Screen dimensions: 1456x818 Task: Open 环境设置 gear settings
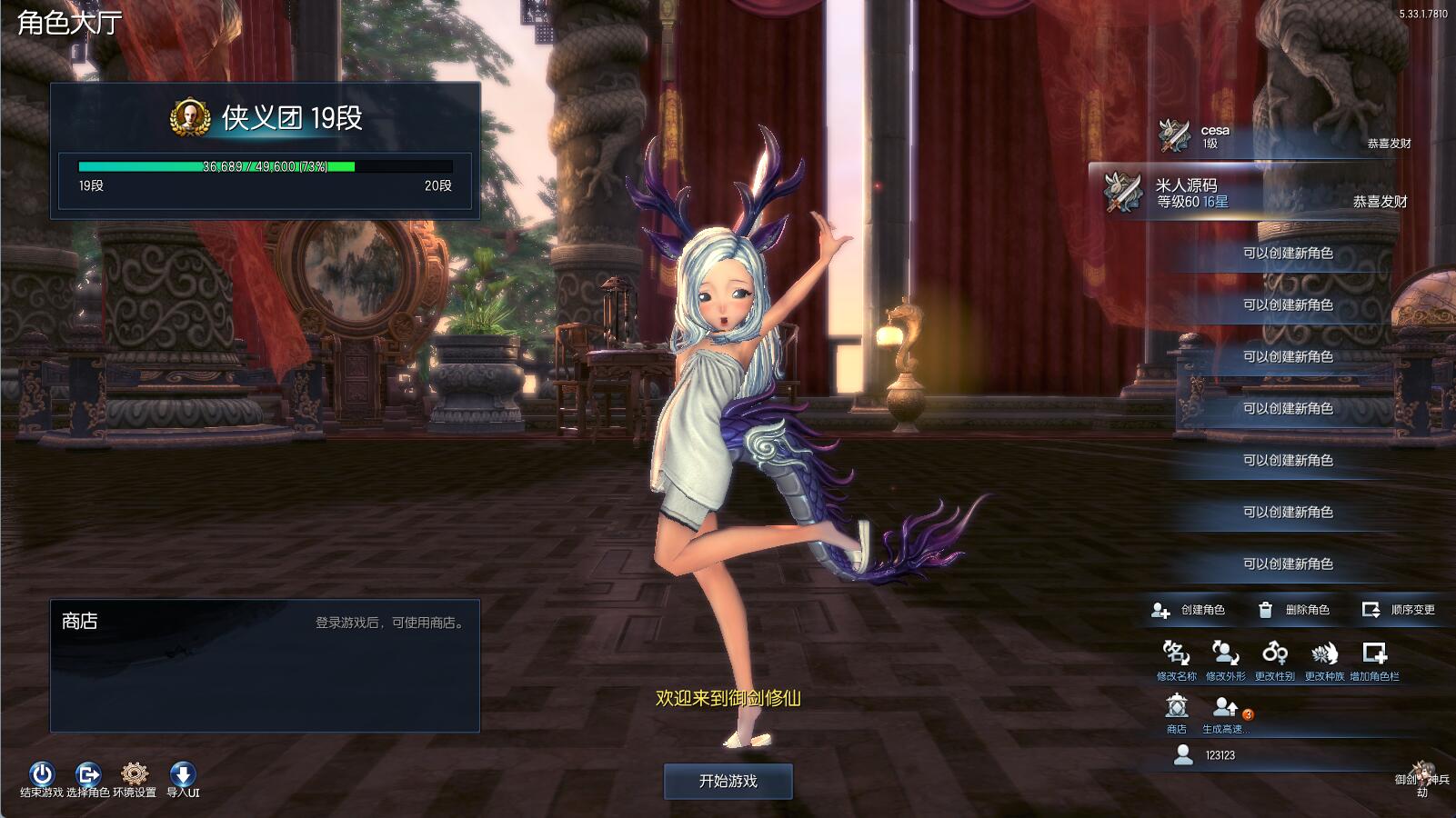point(135,774)
